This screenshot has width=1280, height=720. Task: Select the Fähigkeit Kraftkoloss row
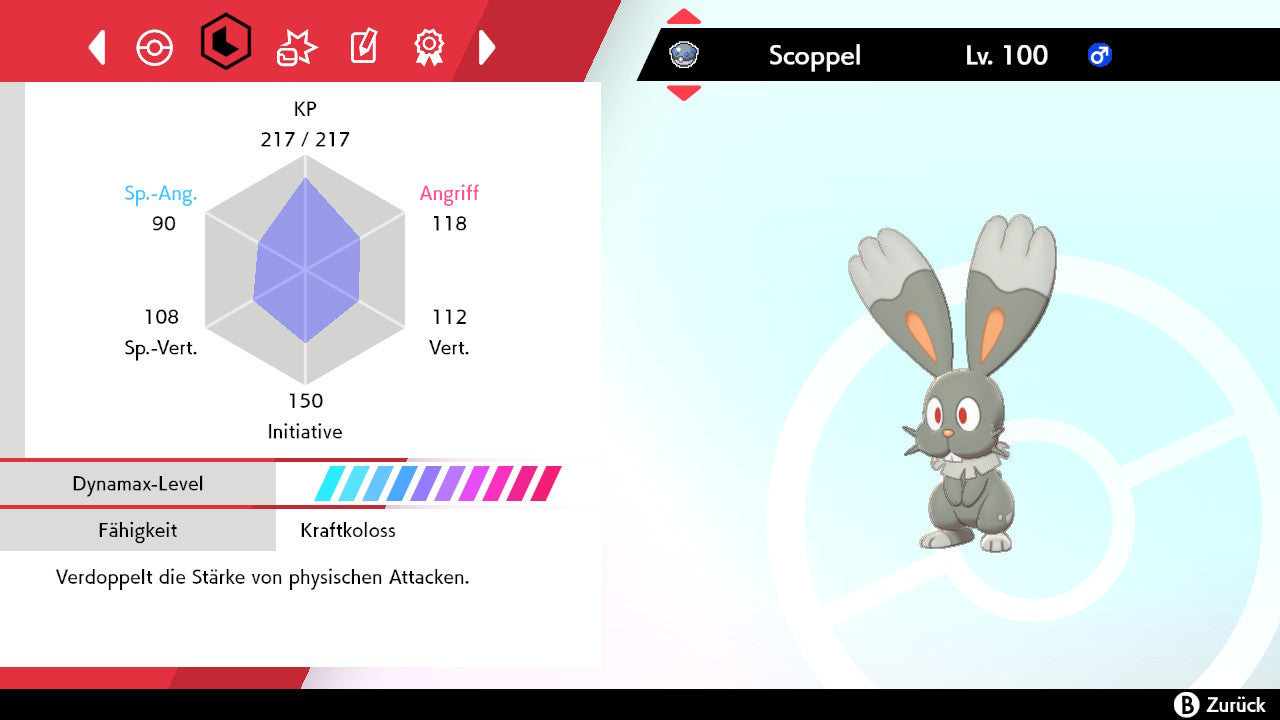pos(300,530)
